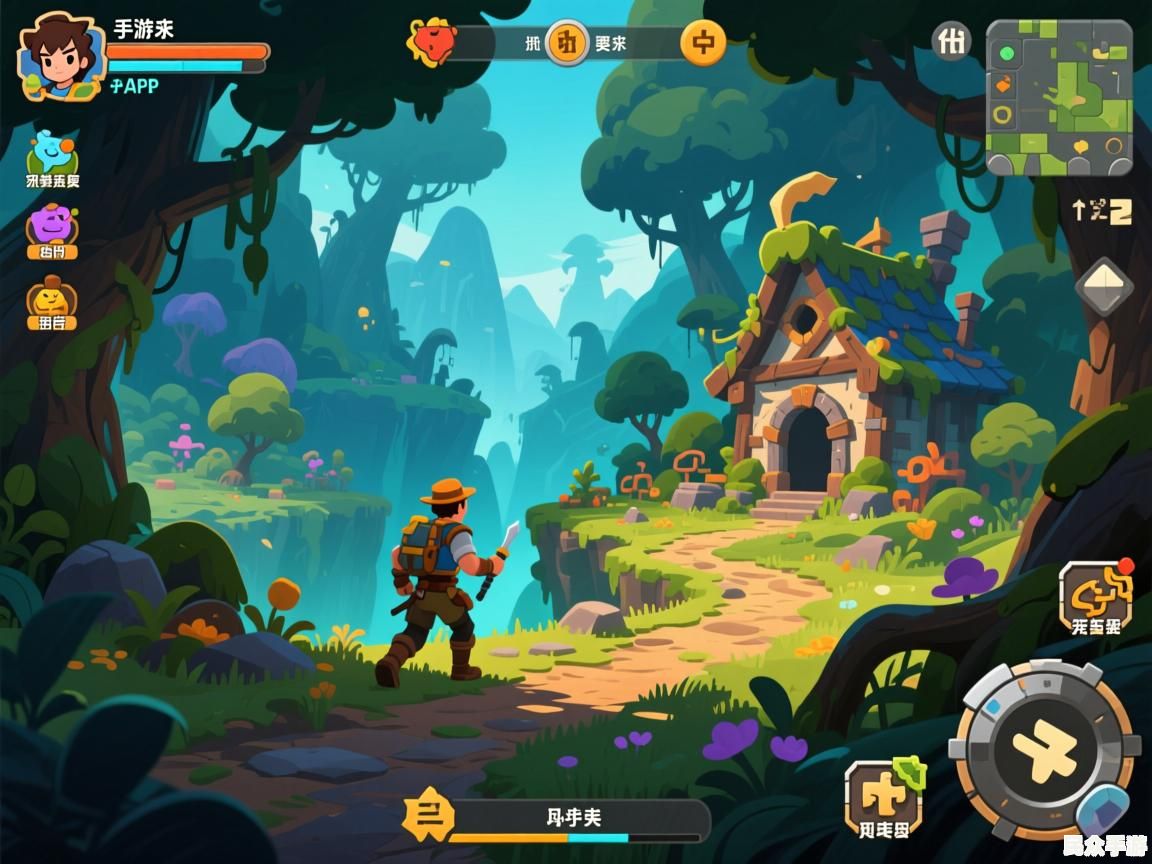
Task: Trigger the large round attack button
Action: pos(1043,749)
